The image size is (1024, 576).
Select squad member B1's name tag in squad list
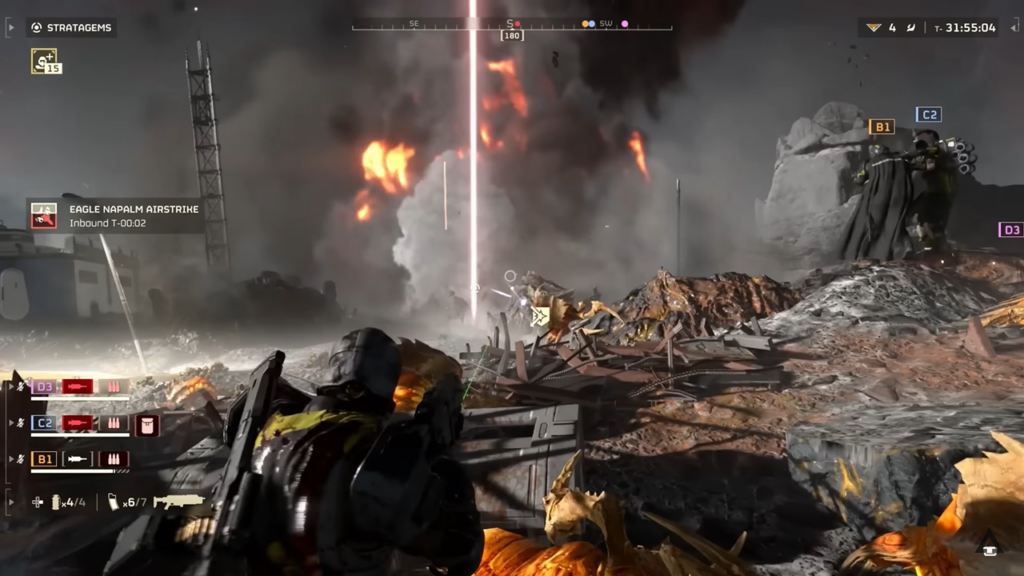point(44,459)
